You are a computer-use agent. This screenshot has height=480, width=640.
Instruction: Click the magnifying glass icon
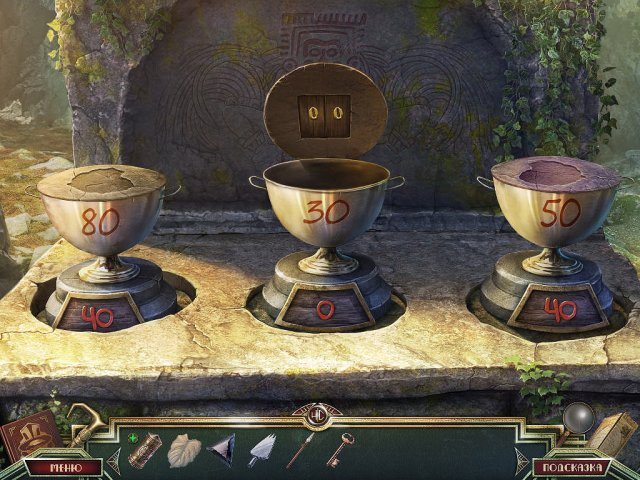[x=579, y=418]
